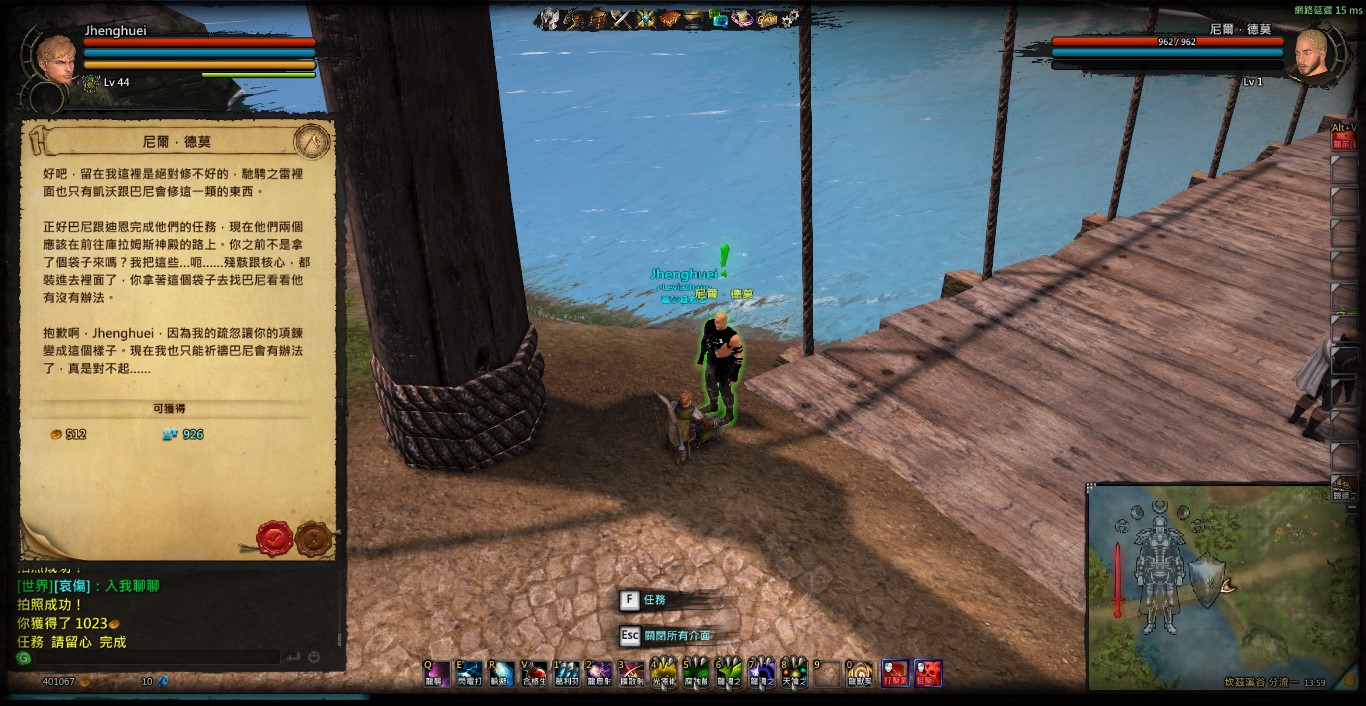Use the V slot red potion
The height and width of the screenshot is (706, 1366).
pos(534,674)
